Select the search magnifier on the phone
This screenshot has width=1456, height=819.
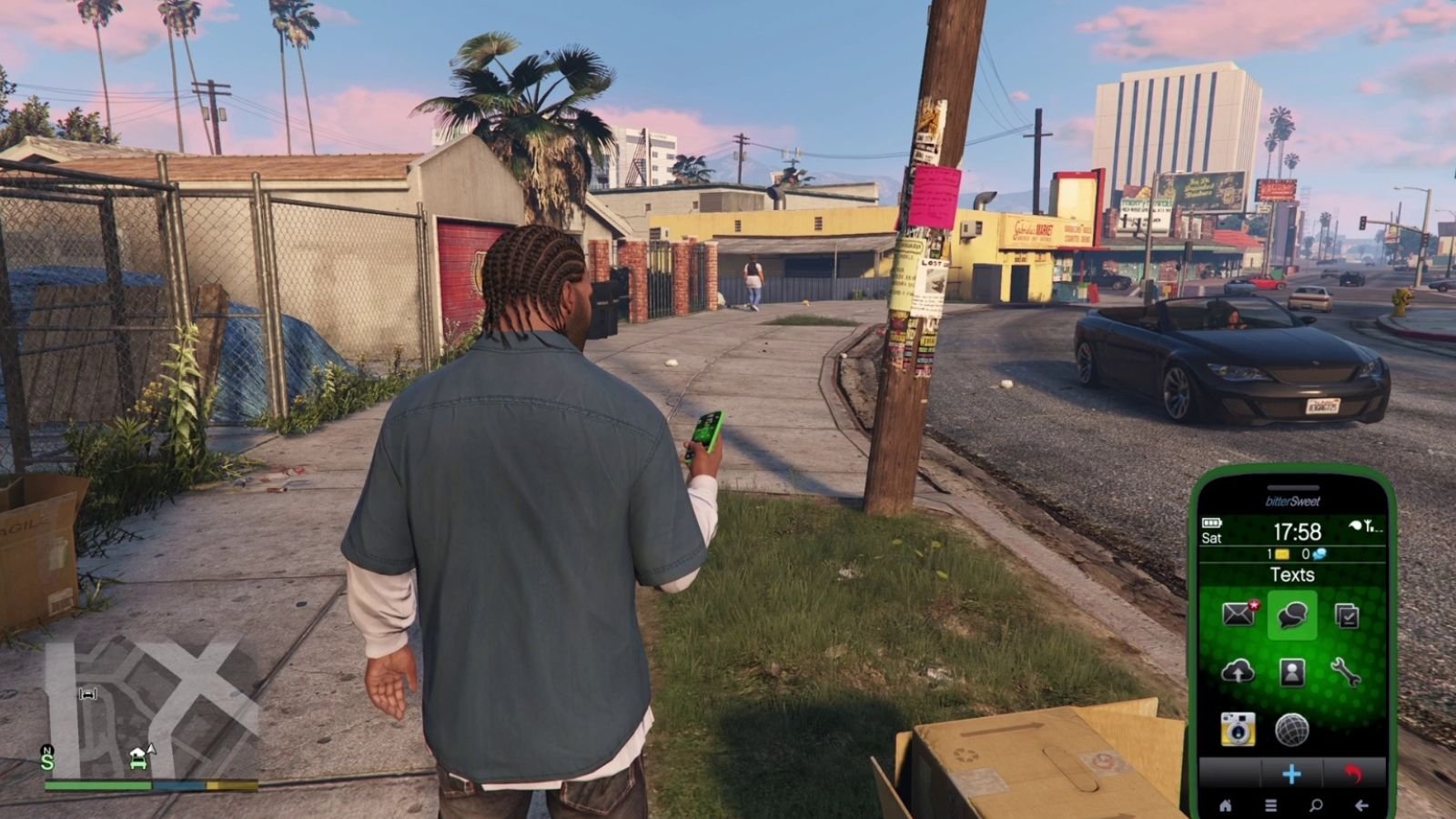click(1316, 805)
